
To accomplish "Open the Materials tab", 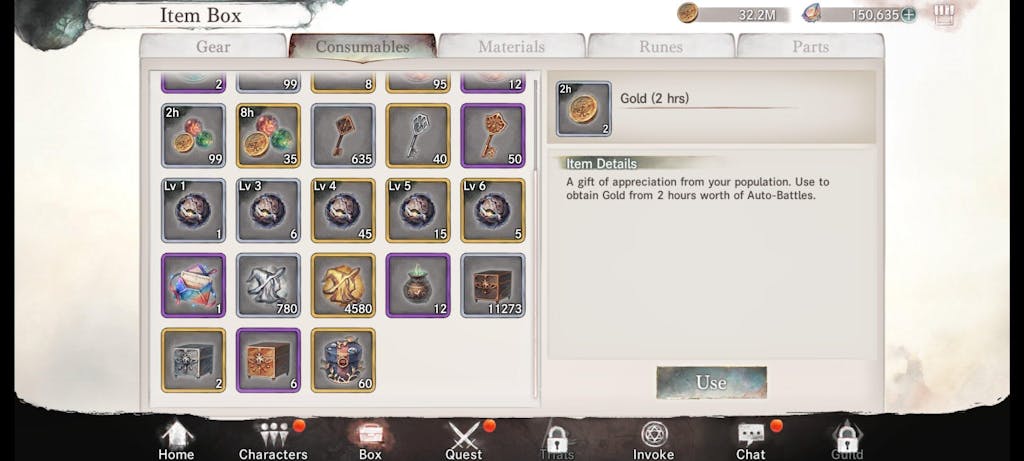I will point(511,47).
